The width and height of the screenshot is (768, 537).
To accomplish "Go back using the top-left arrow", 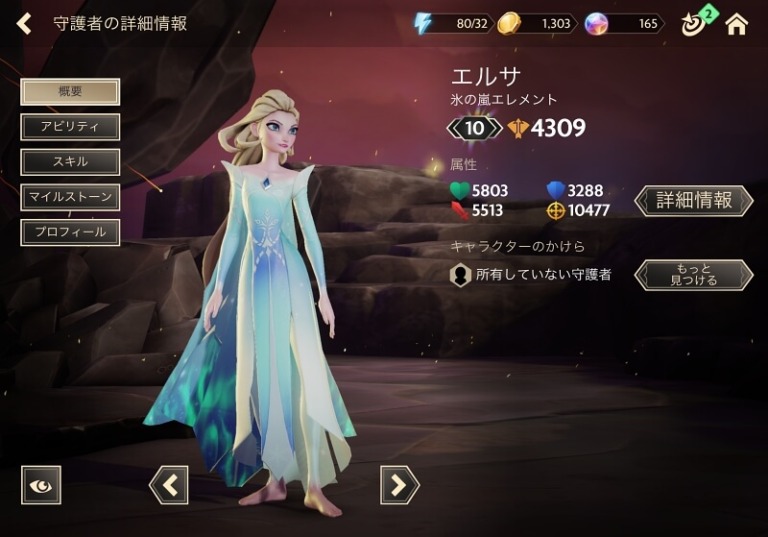I will (x=24, y=23).
